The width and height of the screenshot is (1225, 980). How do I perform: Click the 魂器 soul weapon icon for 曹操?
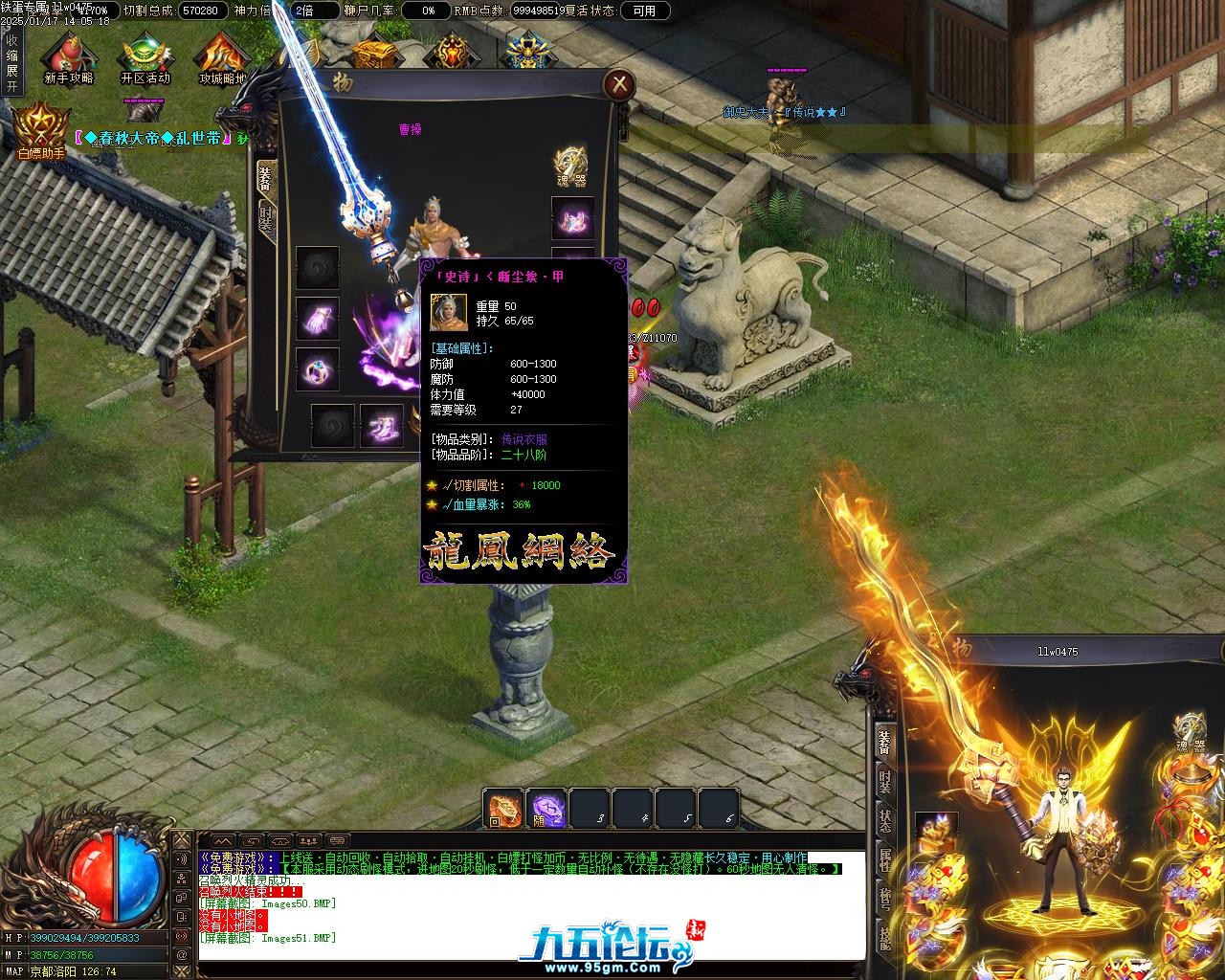(x=572, y=166)
